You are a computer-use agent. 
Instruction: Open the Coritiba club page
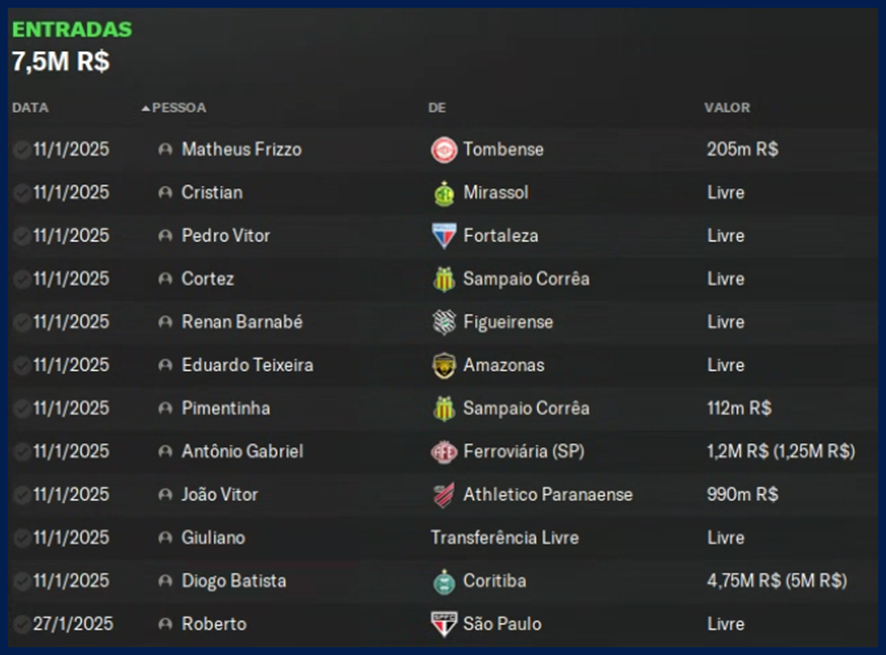[494, 580]
